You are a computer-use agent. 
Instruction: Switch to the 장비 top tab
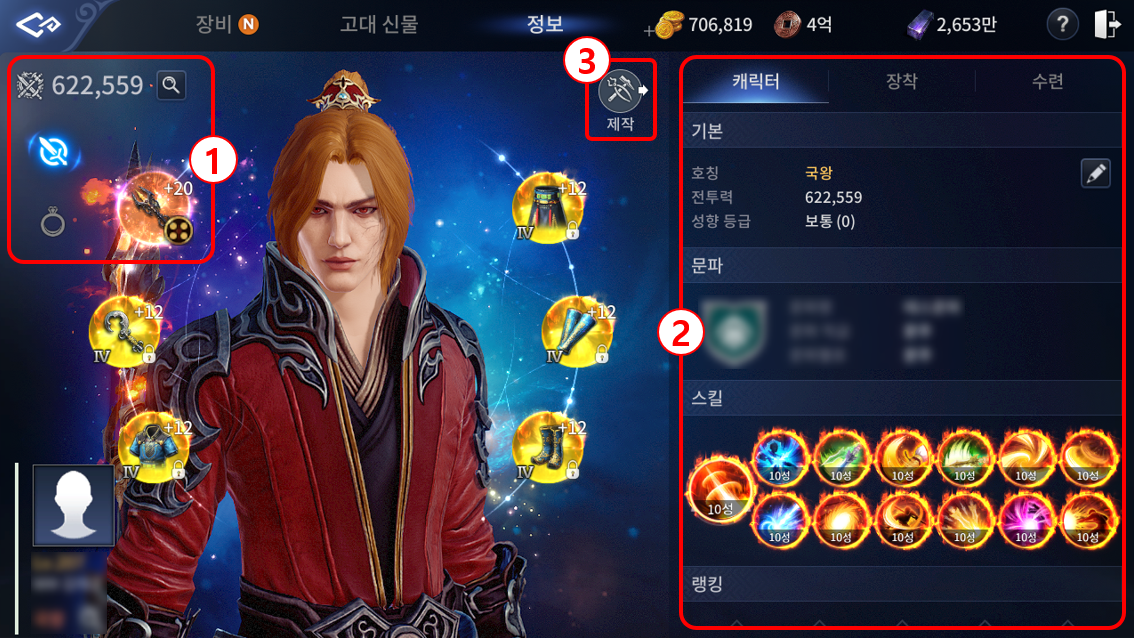click(x=226, y=24)
